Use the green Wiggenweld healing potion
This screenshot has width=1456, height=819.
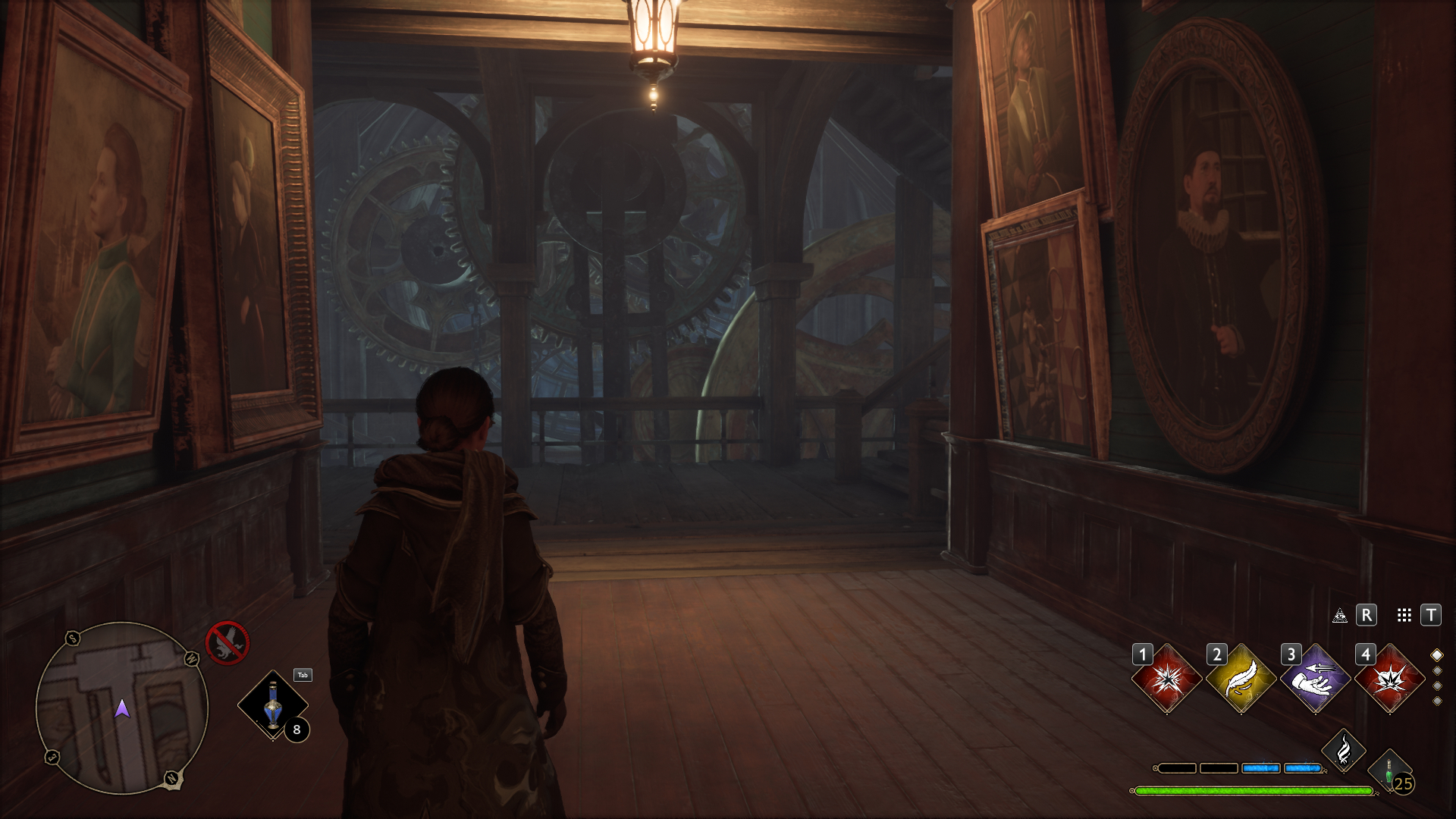point(1389,770)
